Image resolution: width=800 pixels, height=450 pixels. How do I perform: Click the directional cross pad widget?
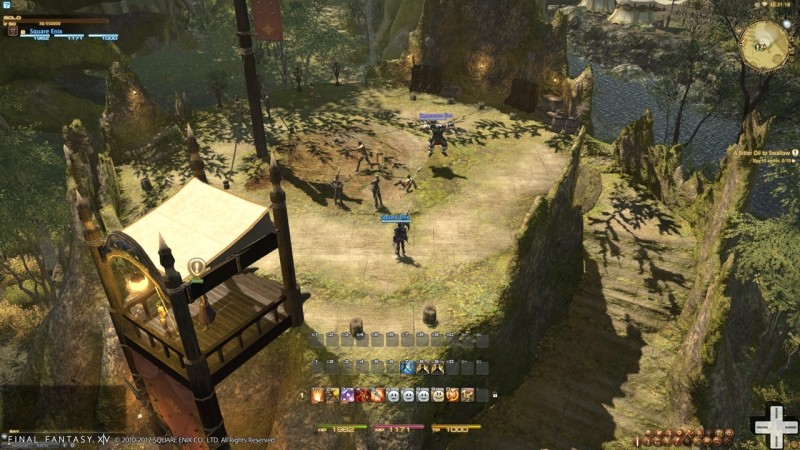pos(775,427)
